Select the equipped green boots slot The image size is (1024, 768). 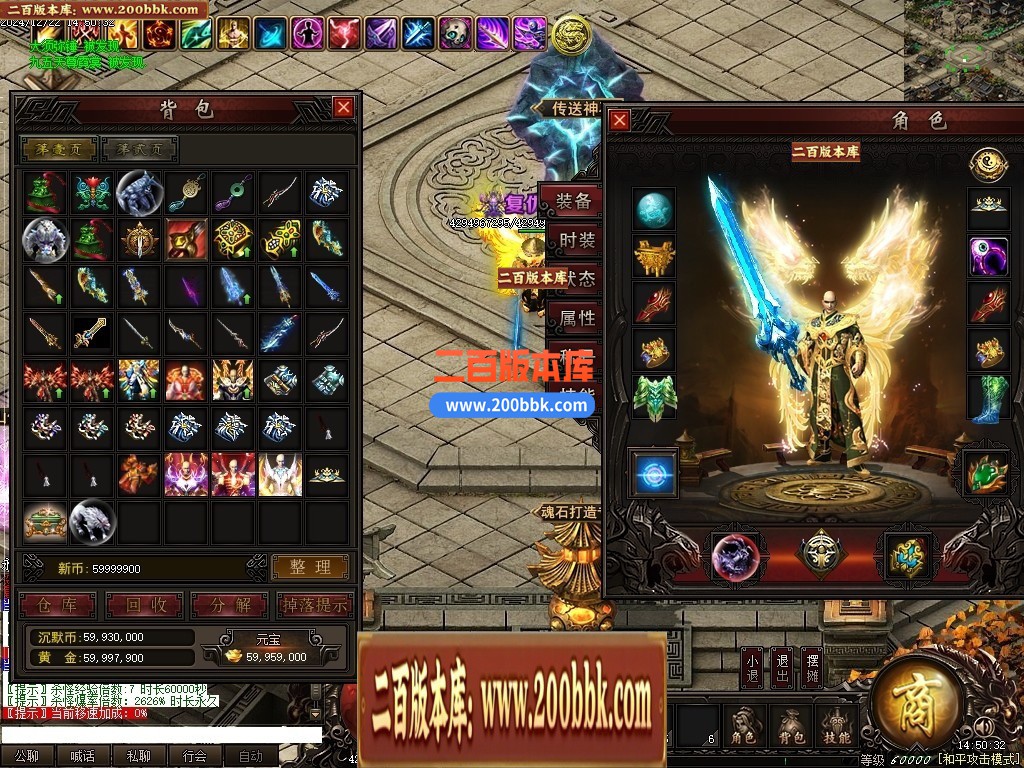pos(988,398)
